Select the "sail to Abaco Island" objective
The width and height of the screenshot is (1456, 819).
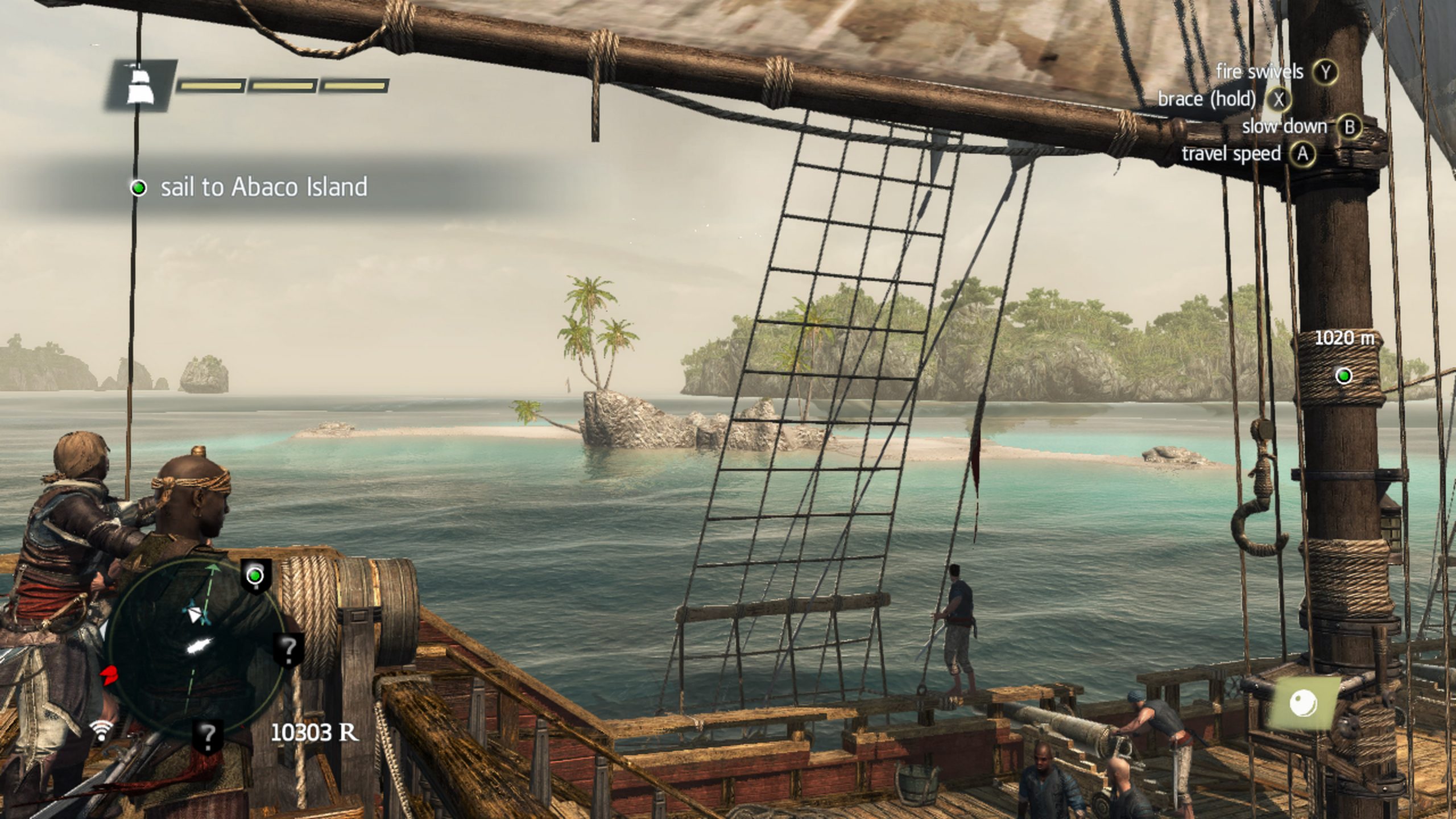pyautogui.click(x=263, y=188)
